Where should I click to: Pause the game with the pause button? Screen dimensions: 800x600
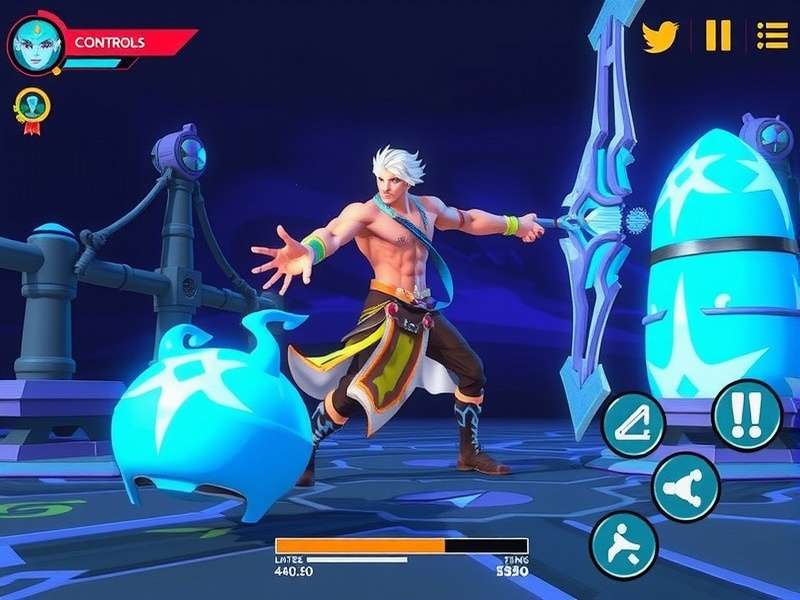tap(718, 36)
